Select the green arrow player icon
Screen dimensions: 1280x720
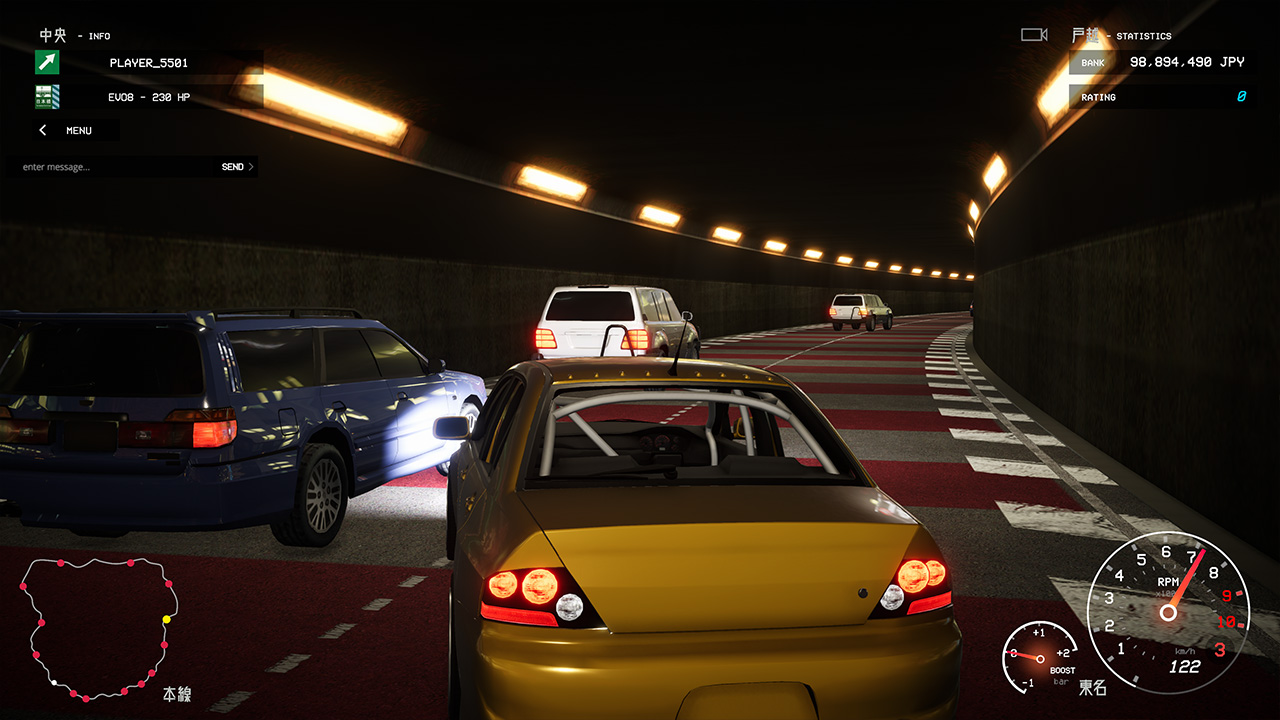click(x=45, y=62)
